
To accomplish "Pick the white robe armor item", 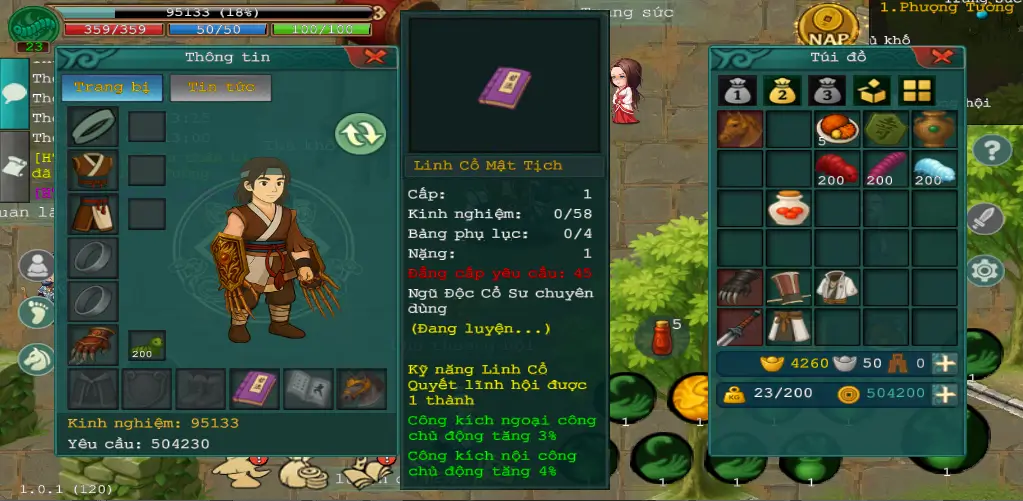I will pos(836,287).
